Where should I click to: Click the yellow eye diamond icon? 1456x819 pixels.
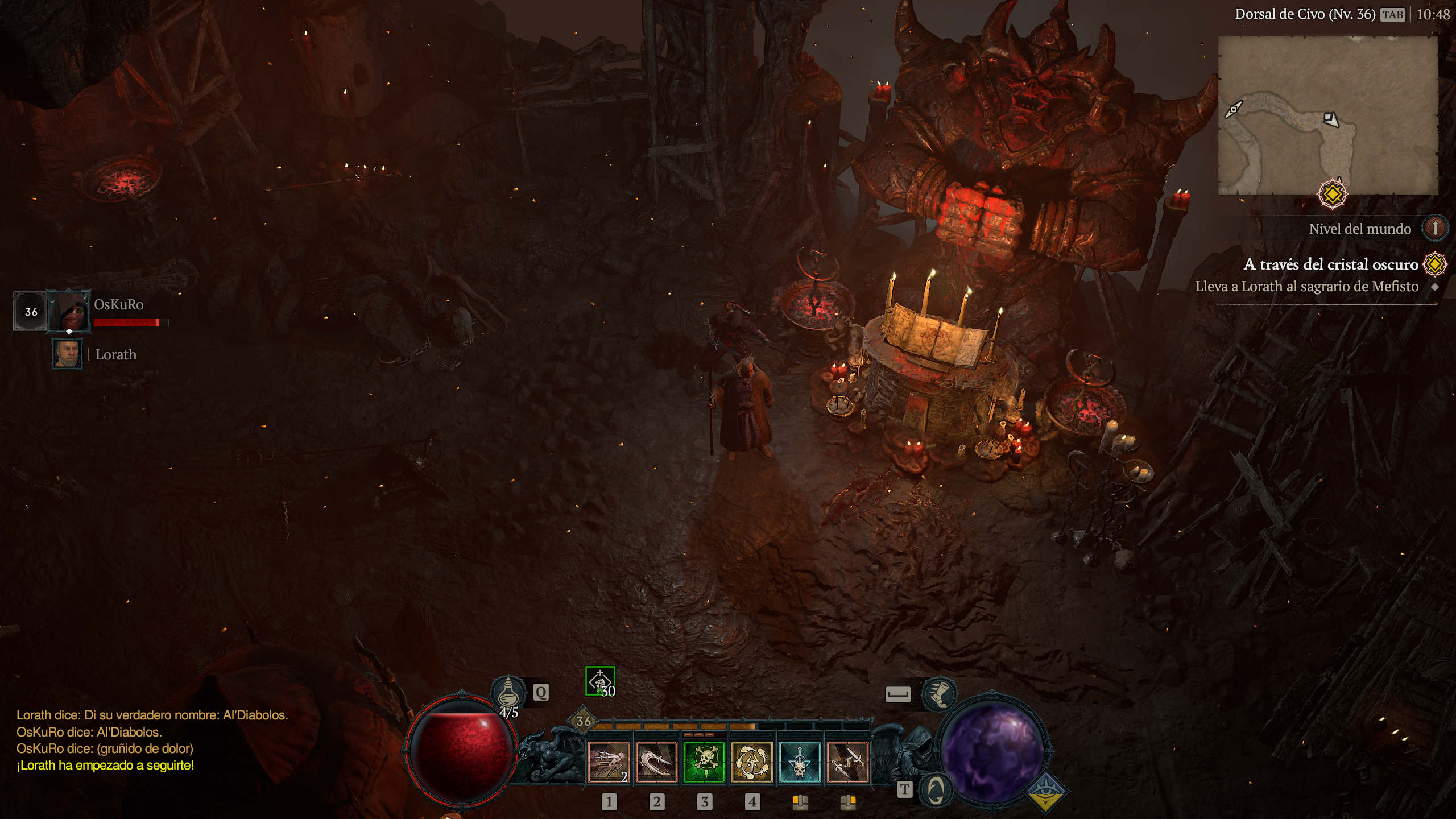(1046, 792)
